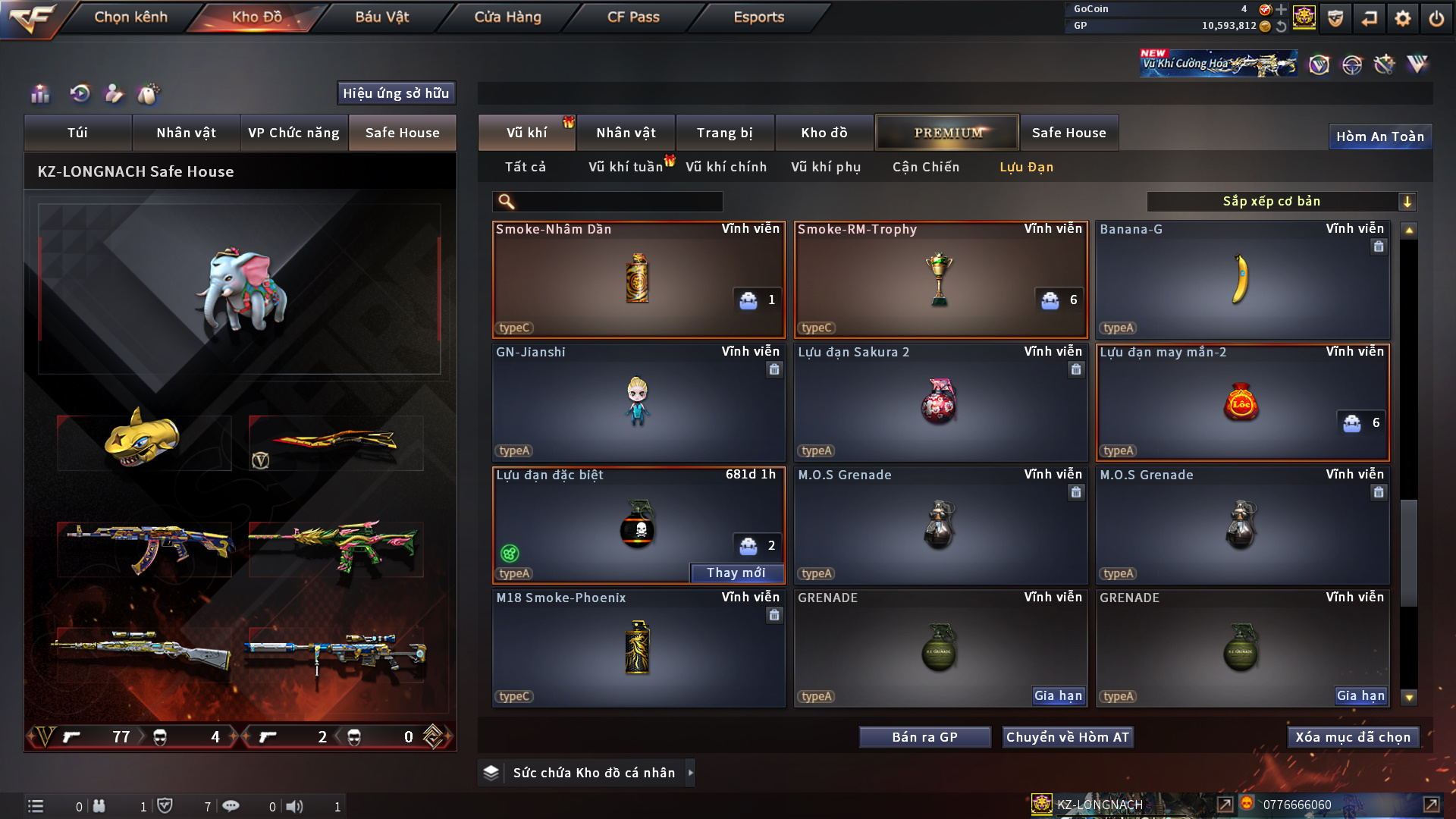Screen dimensions: 1456x819
Task: Type in the item search field
Action: [618, 201]
